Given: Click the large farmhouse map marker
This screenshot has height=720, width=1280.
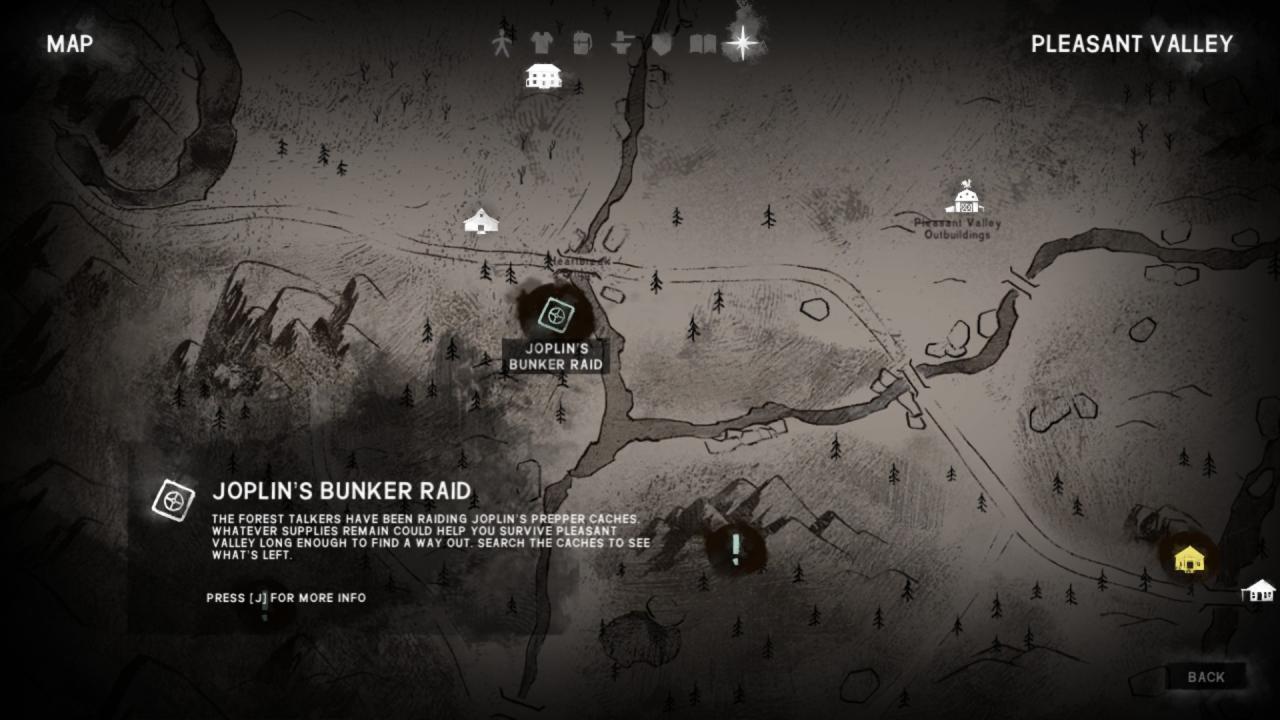Looking at the screenshot, I should coord(543,76).
